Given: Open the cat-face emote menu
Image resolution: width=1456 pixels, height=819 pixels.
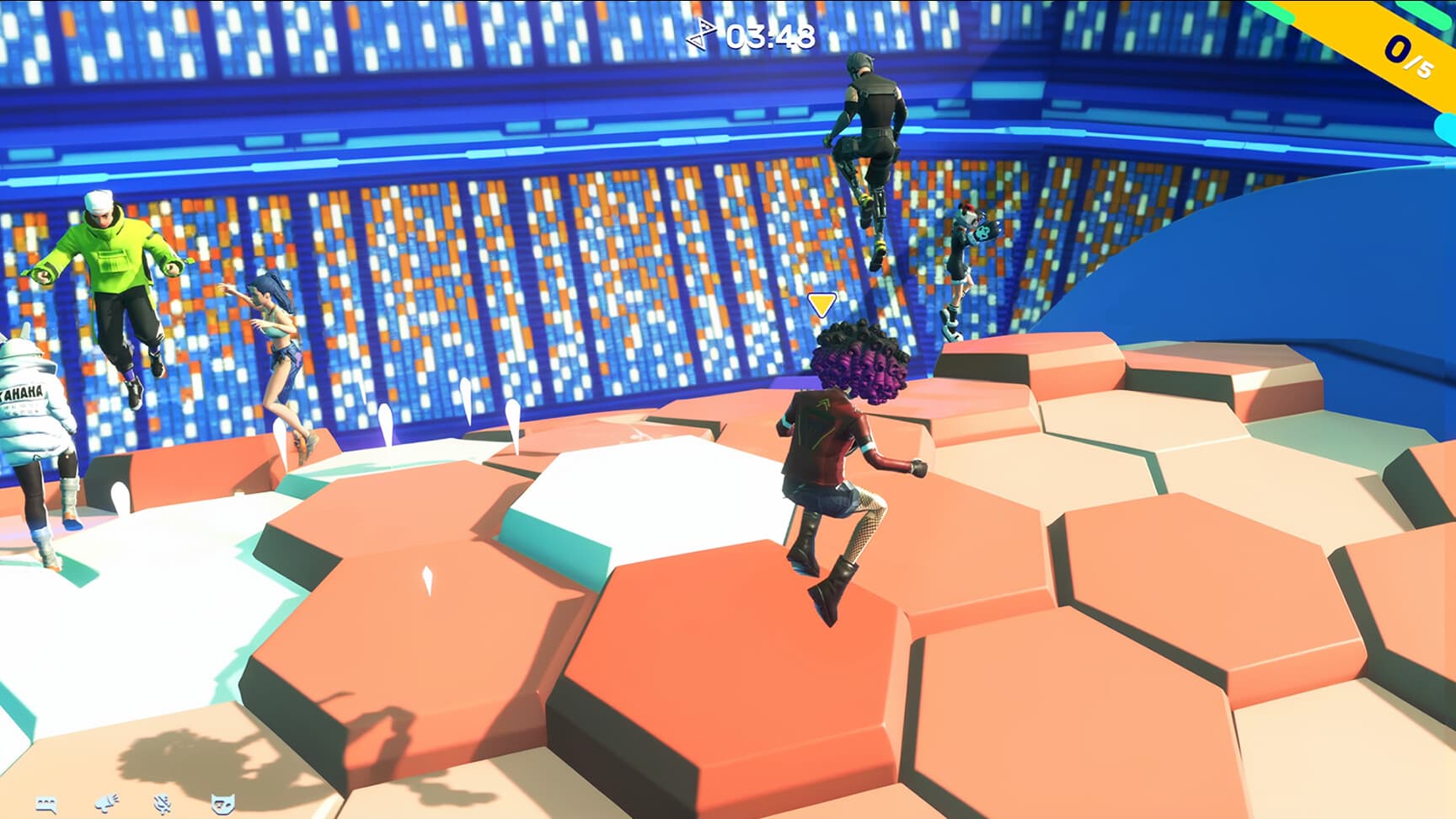Looking at the screenshot, I should tap(222, 803).
